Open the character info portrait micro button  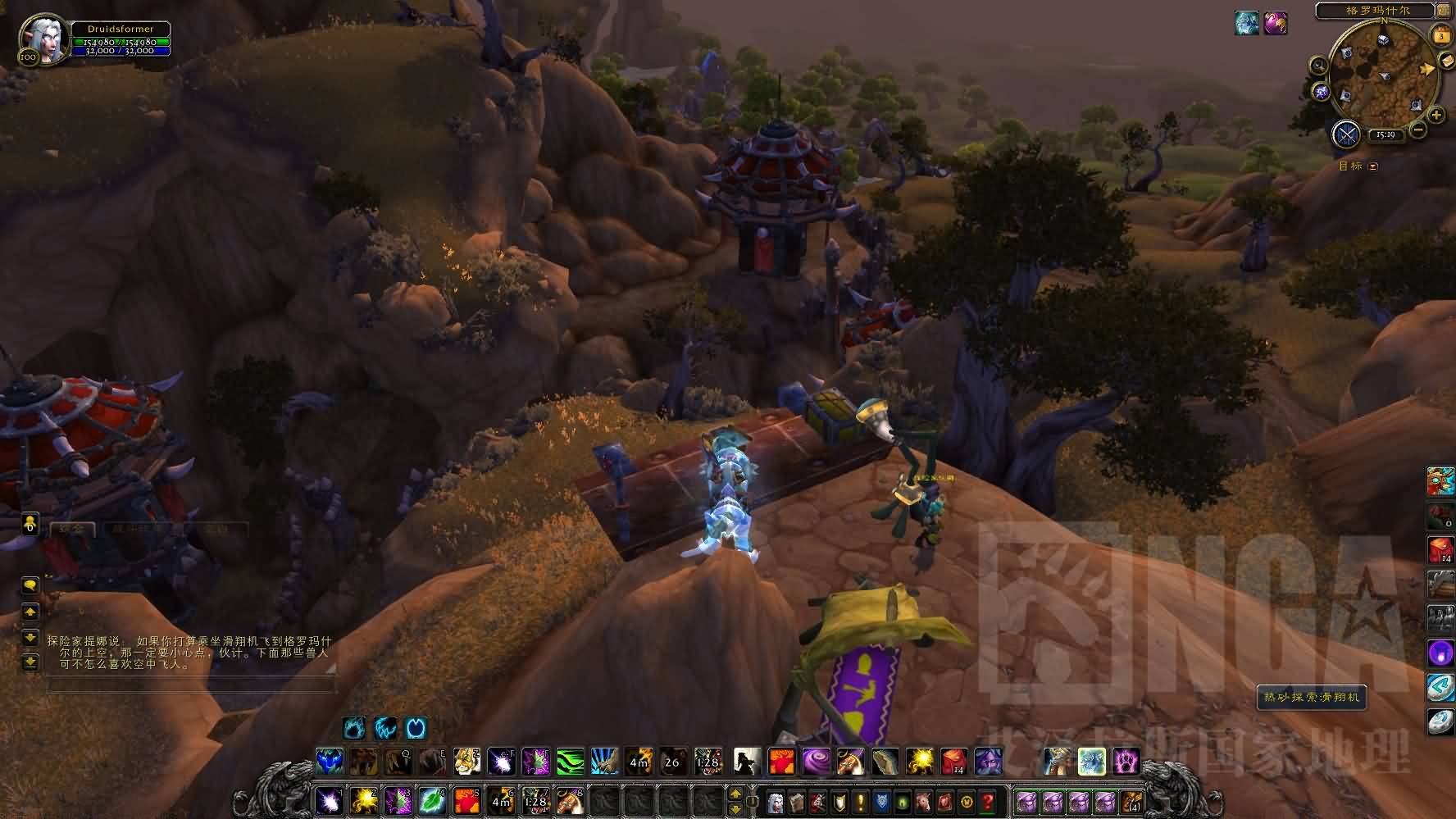(x=775, y=800)
